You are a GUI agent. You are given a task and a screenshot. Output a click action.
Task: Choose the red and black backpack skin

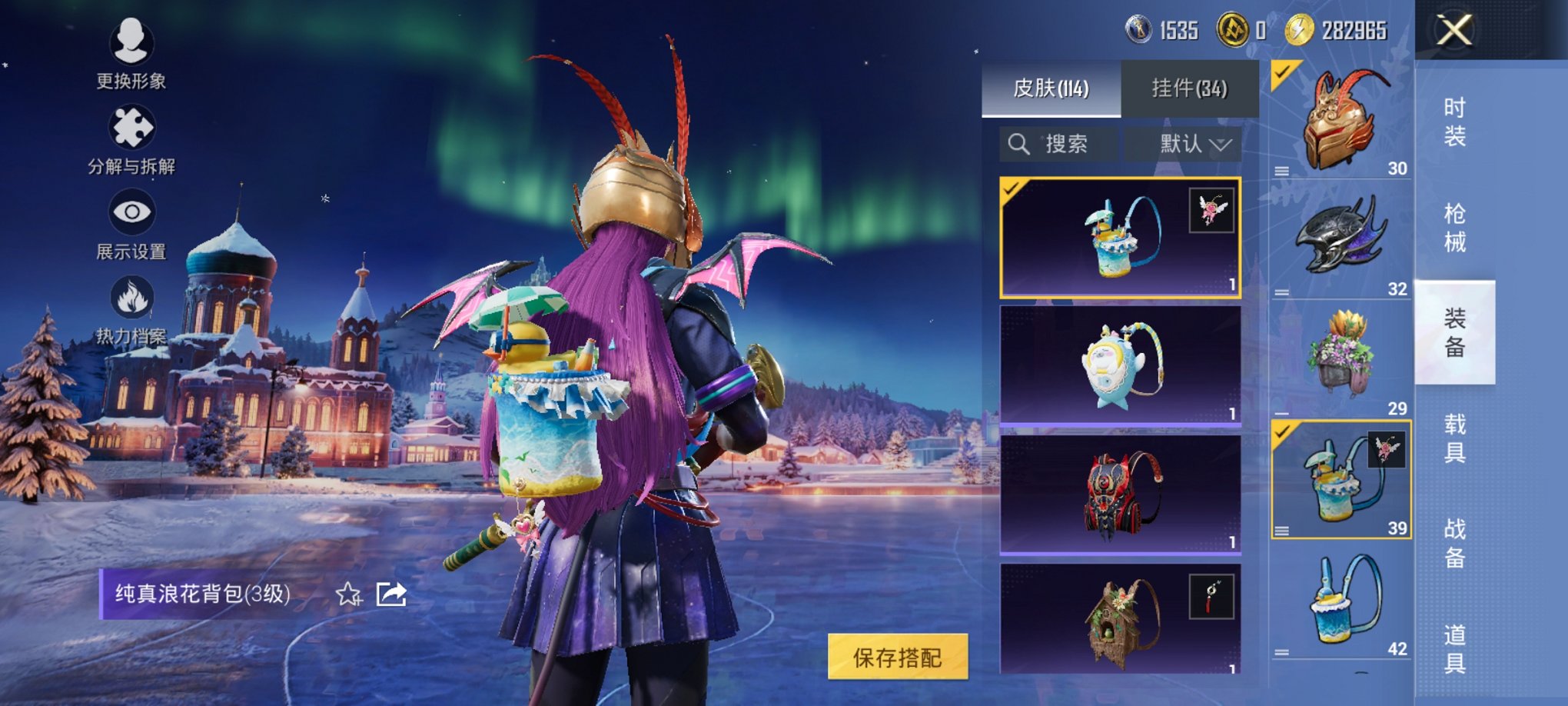click(x=1119, y=495)
